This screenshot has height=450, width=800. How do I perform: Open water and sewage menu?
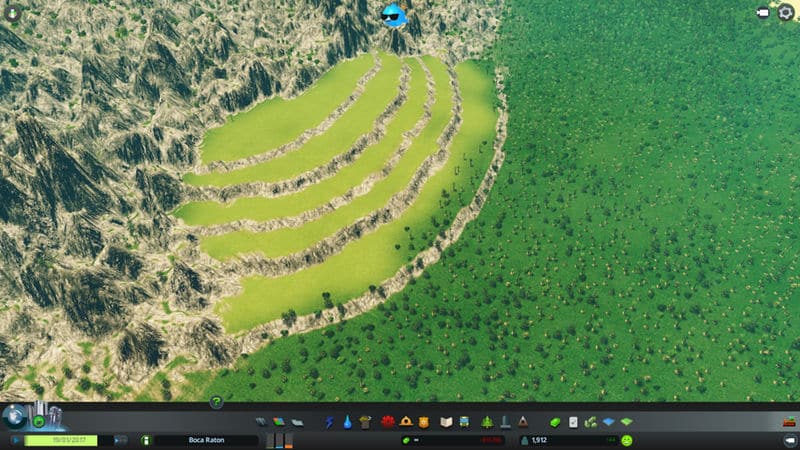[x=346, y=422]
